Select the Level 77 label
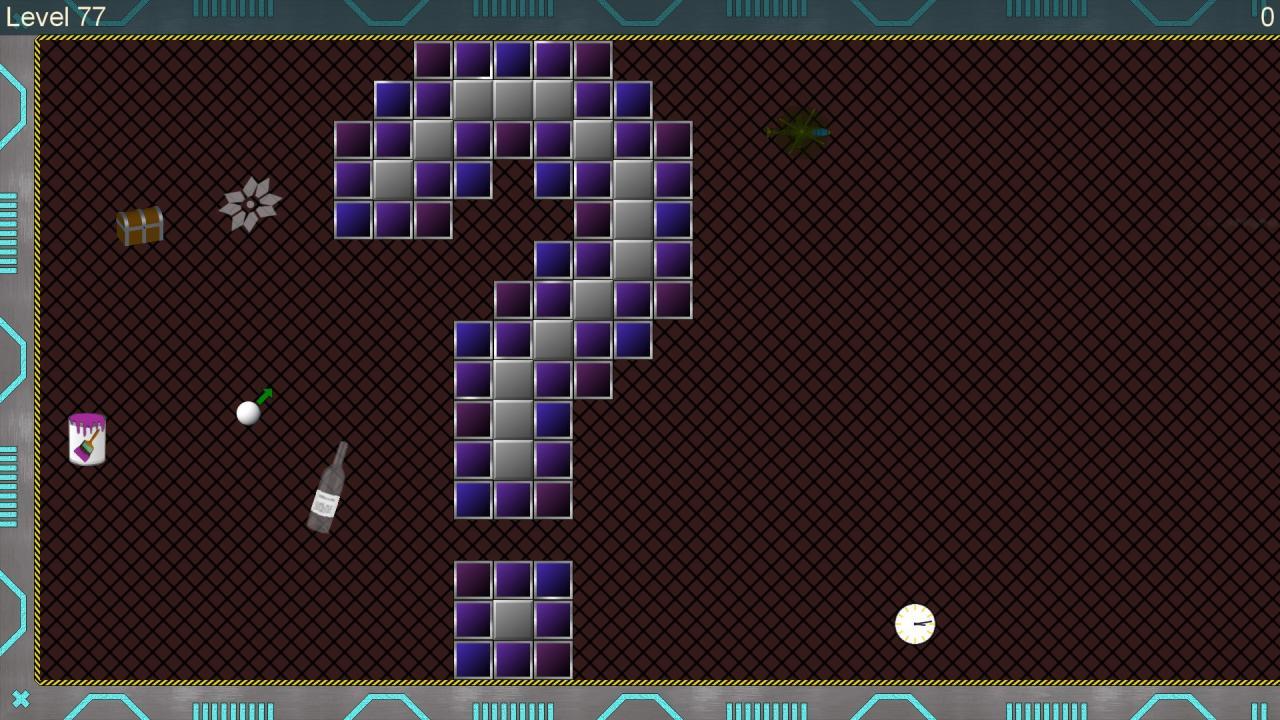The width and height of the screenshot is (1280, 720). coord(55,15)
